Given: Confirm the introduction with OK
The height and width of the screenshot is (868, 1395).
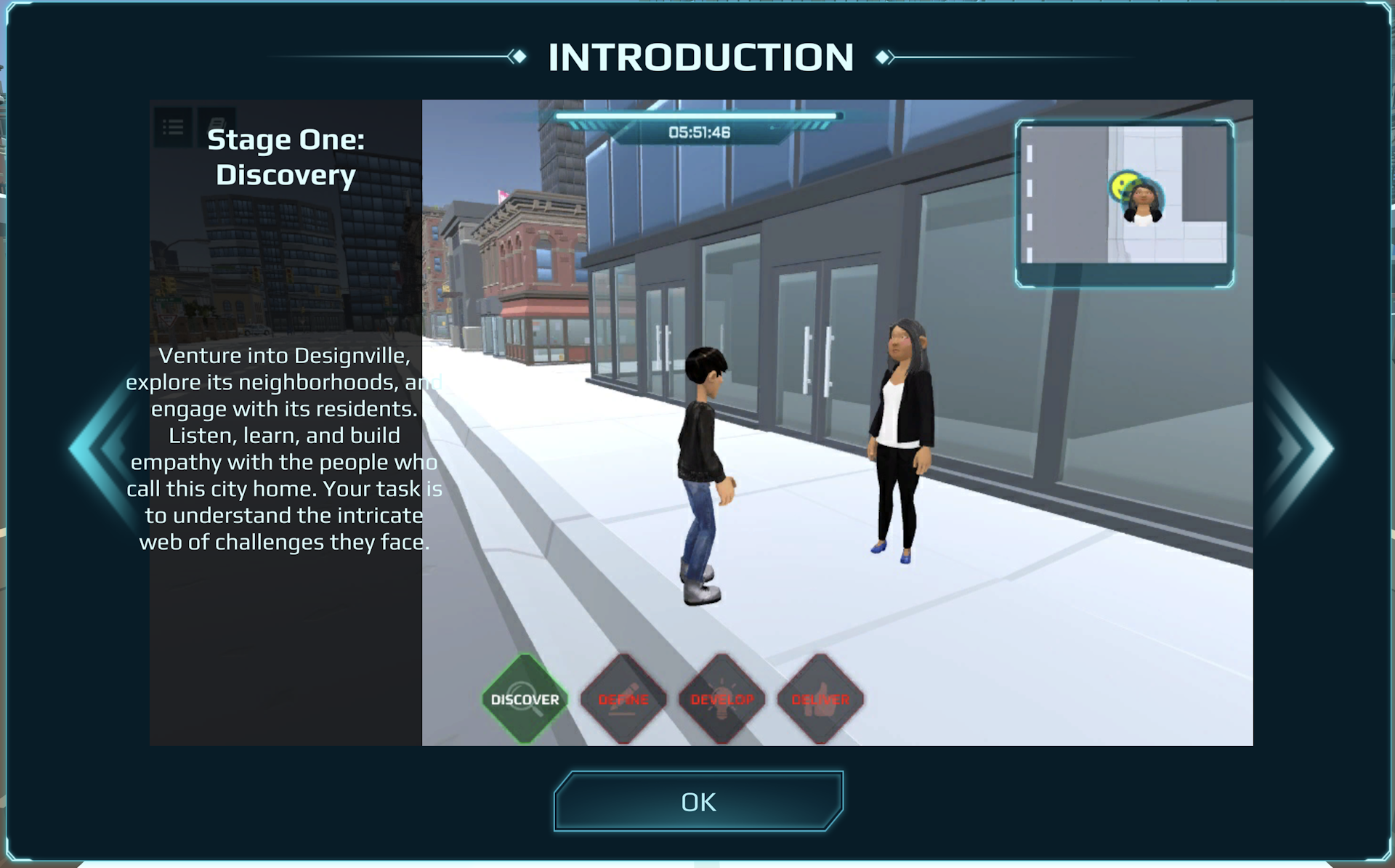Looking at the screenshot, I should (698, 801).
